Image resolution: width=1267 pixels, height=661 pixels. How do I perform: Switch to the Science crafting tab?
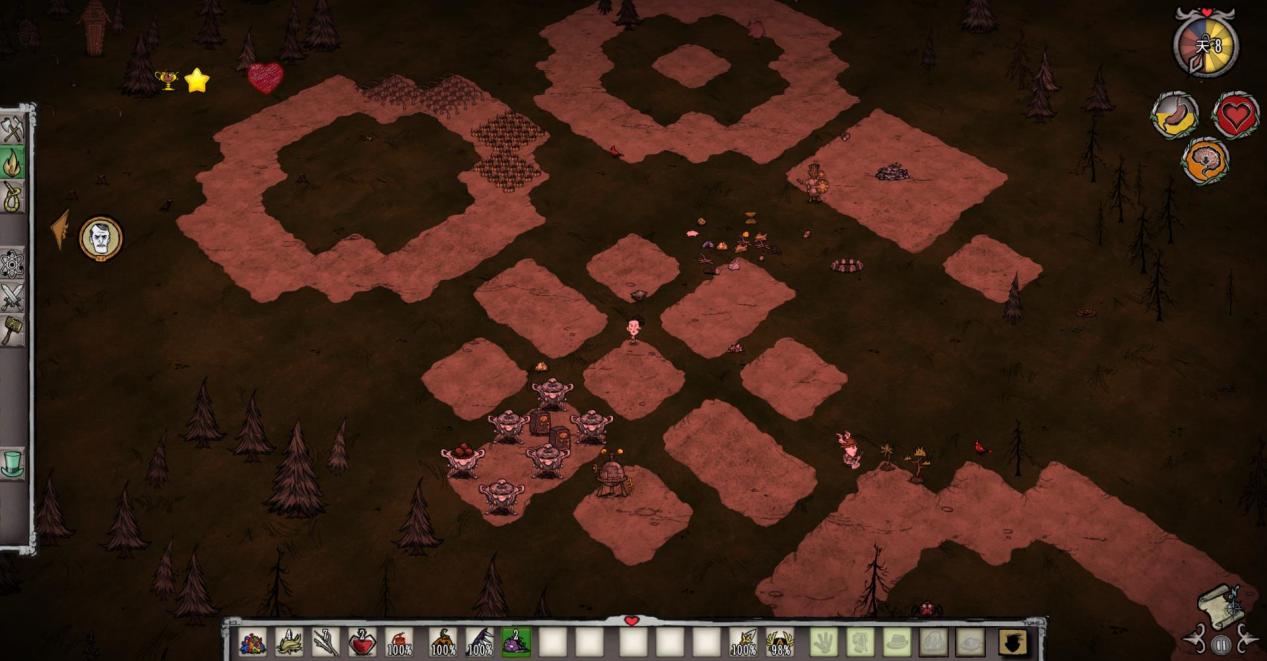pyautogui.click(x=12, y=264)
